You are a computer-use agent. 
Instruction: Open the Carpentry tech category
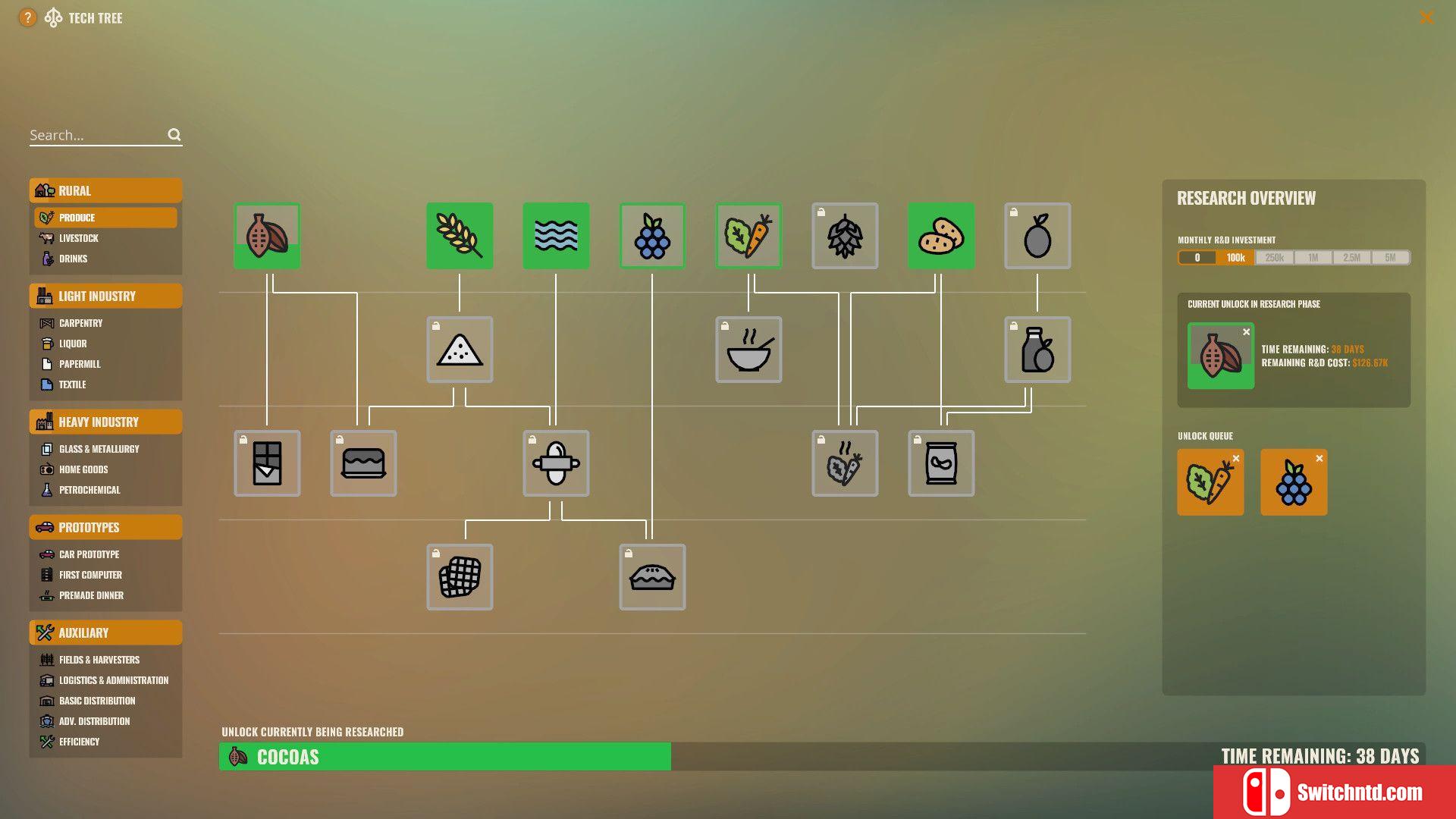click(81, 323)
